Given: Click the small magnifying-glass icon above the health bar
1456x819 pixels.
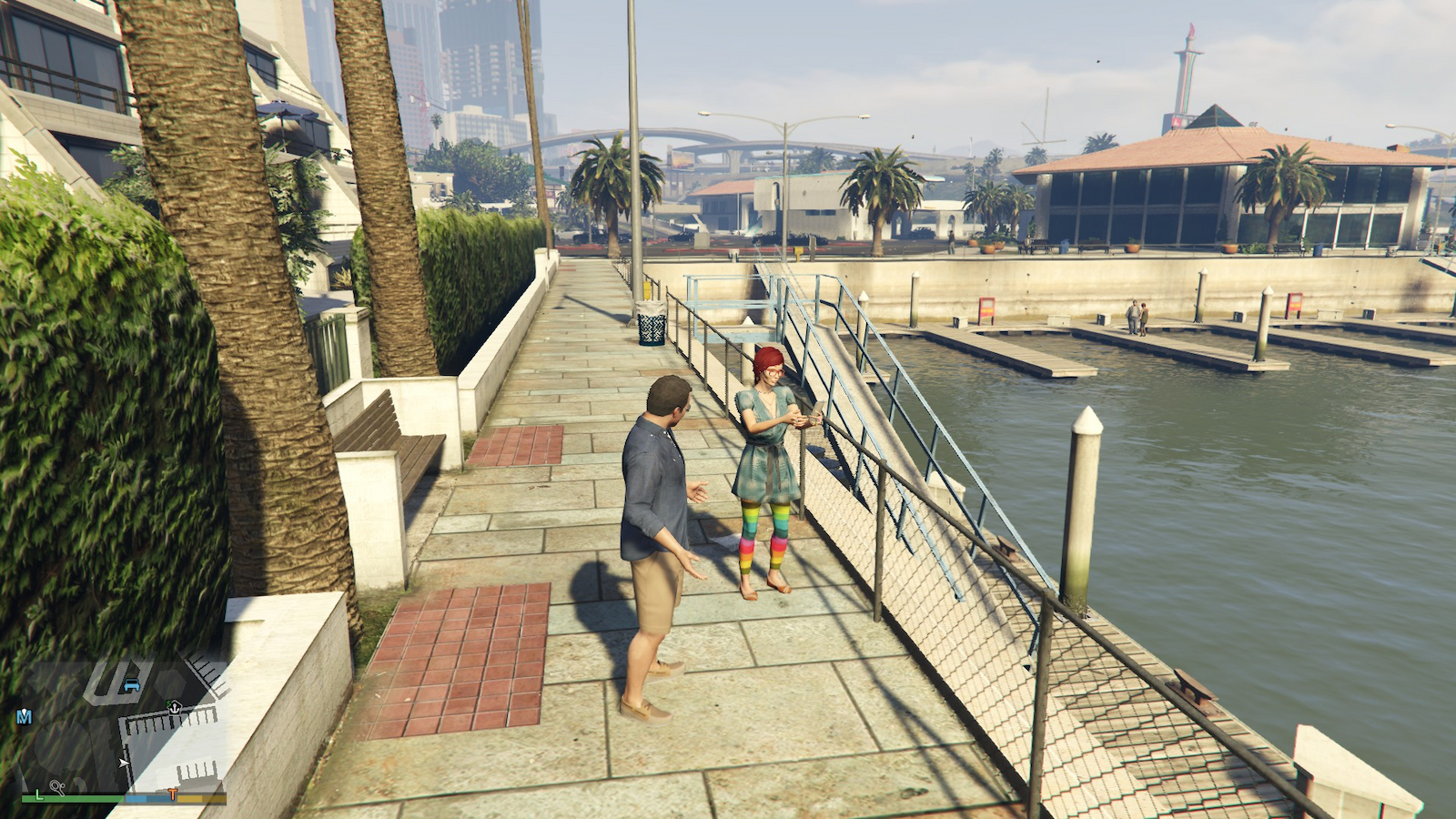Looking at the screenshot, I should pyautogui.click(x=57, y=784).
